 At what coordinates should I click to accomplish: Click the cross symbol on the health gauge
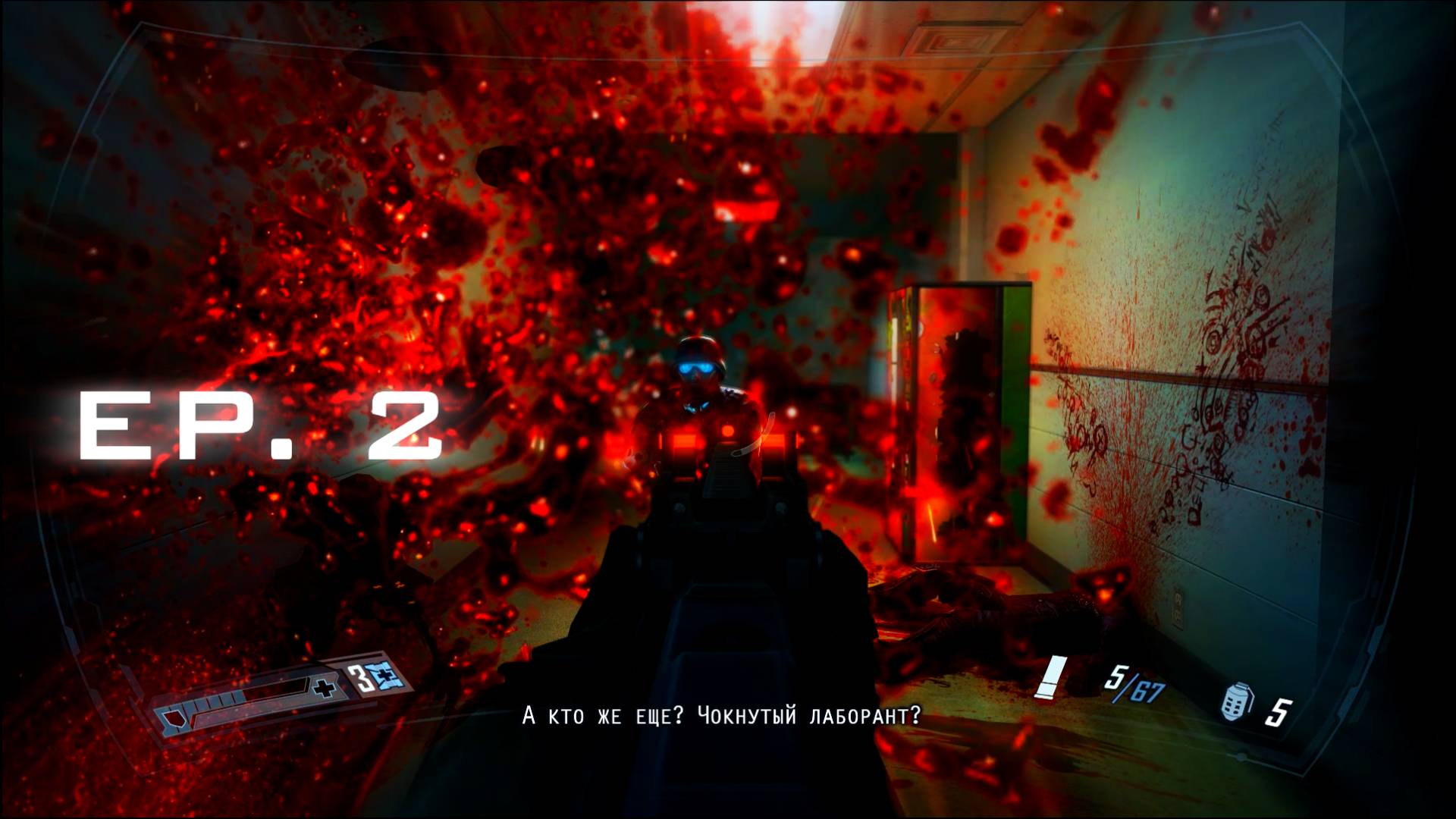pos(324,687)
